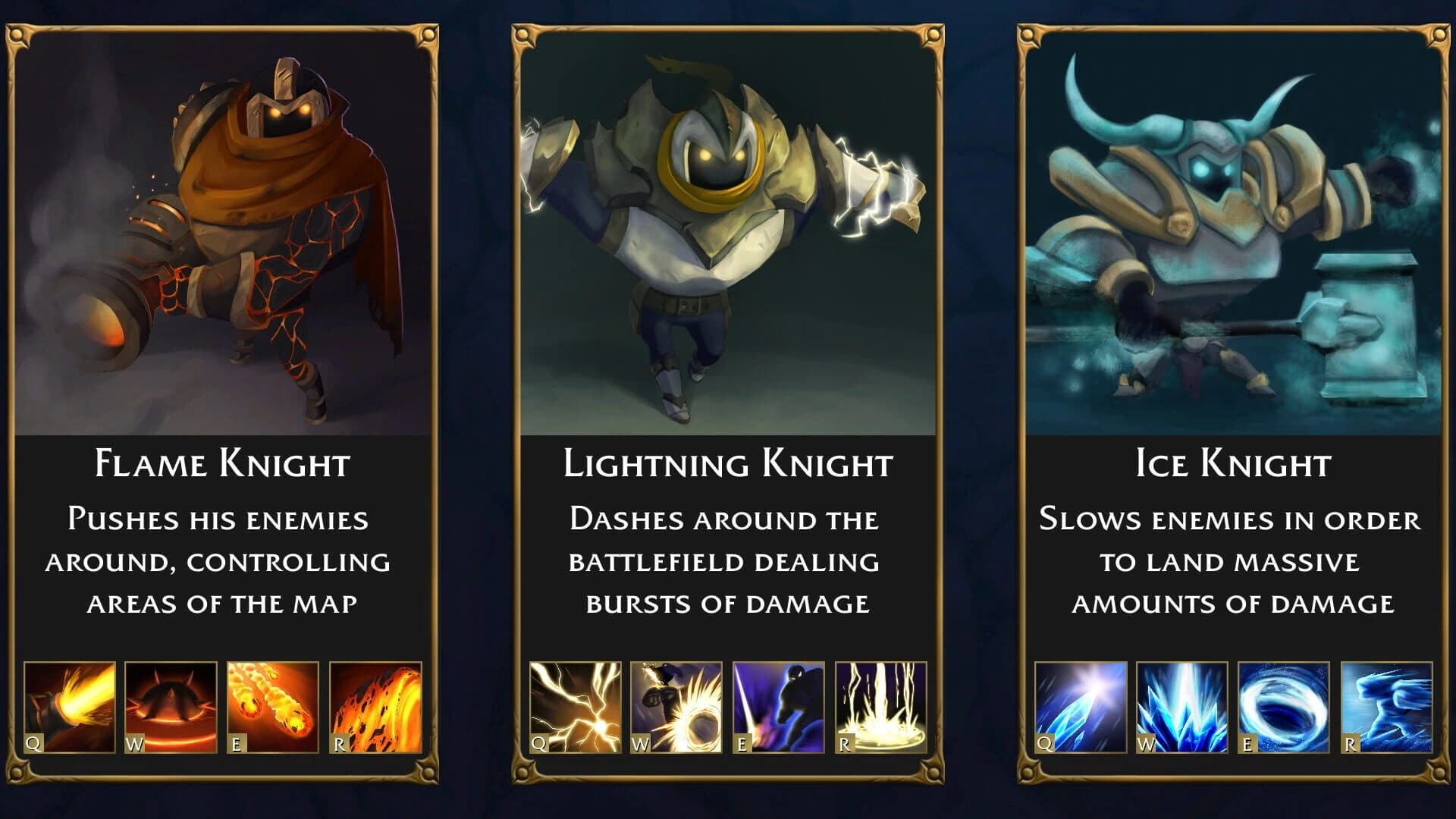Select the Flame Knight's R flame wave ultimate
Image resolution: width=1456 pixels, height=819 pixels.
375,704
